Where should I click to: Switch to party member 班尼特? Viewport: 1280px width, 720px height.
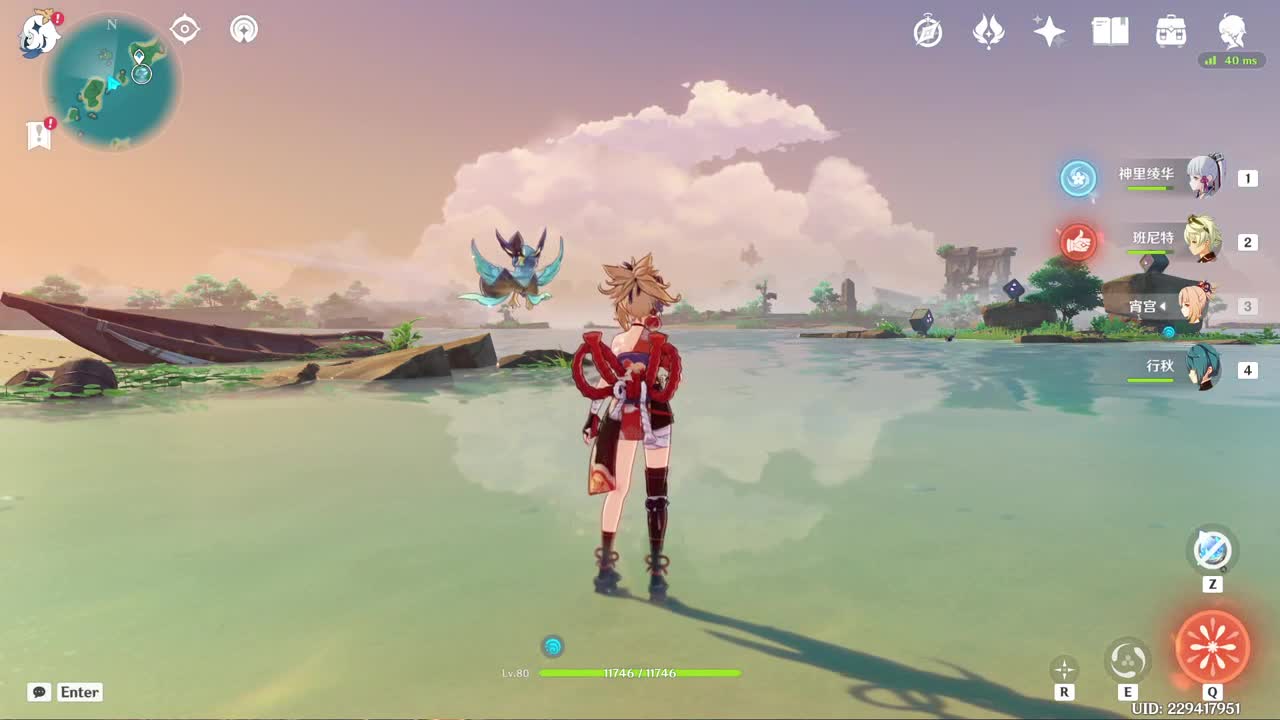(x=1202, y=240)
